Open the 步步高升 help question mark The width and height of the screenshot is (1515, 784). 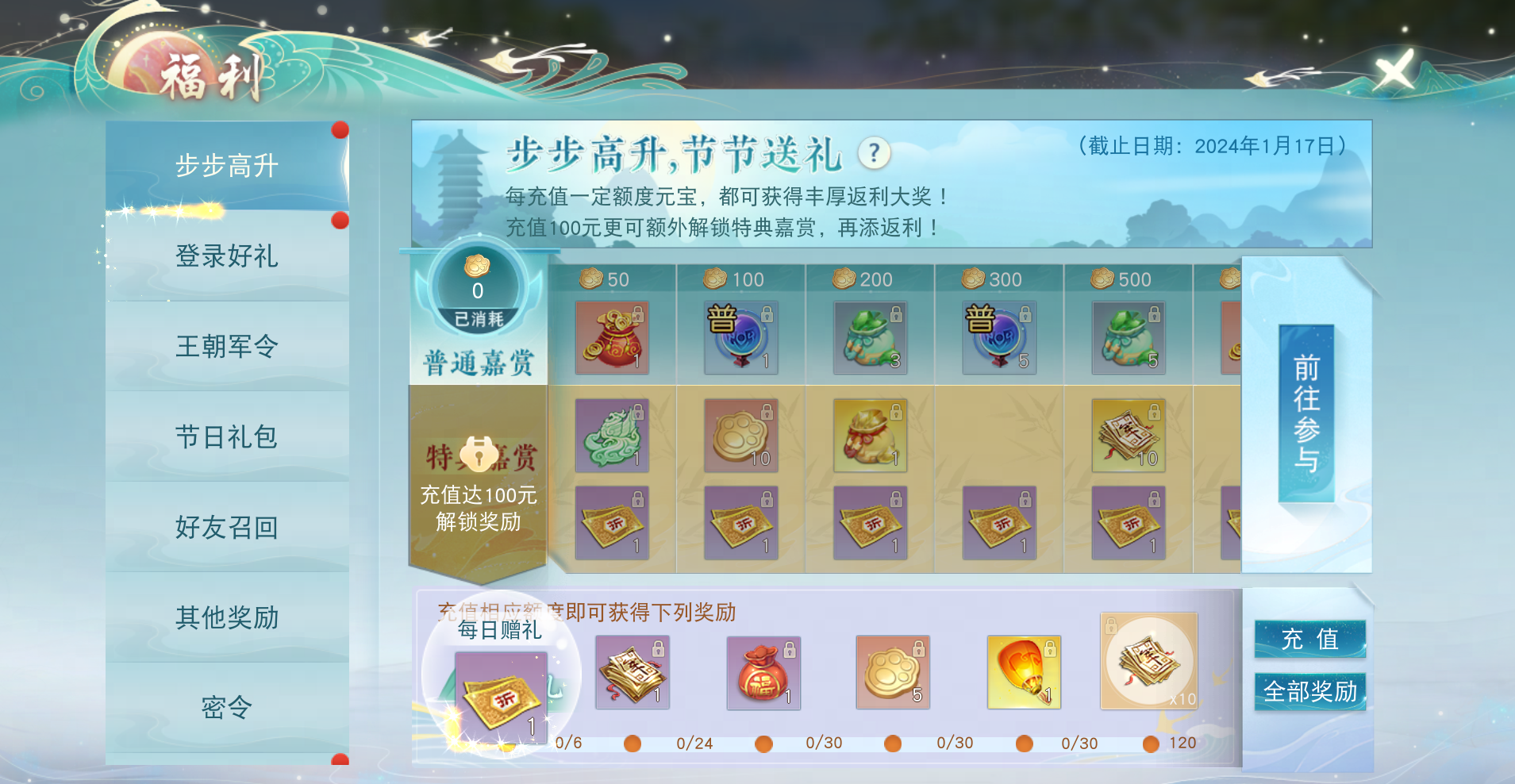tap(875, 155)
